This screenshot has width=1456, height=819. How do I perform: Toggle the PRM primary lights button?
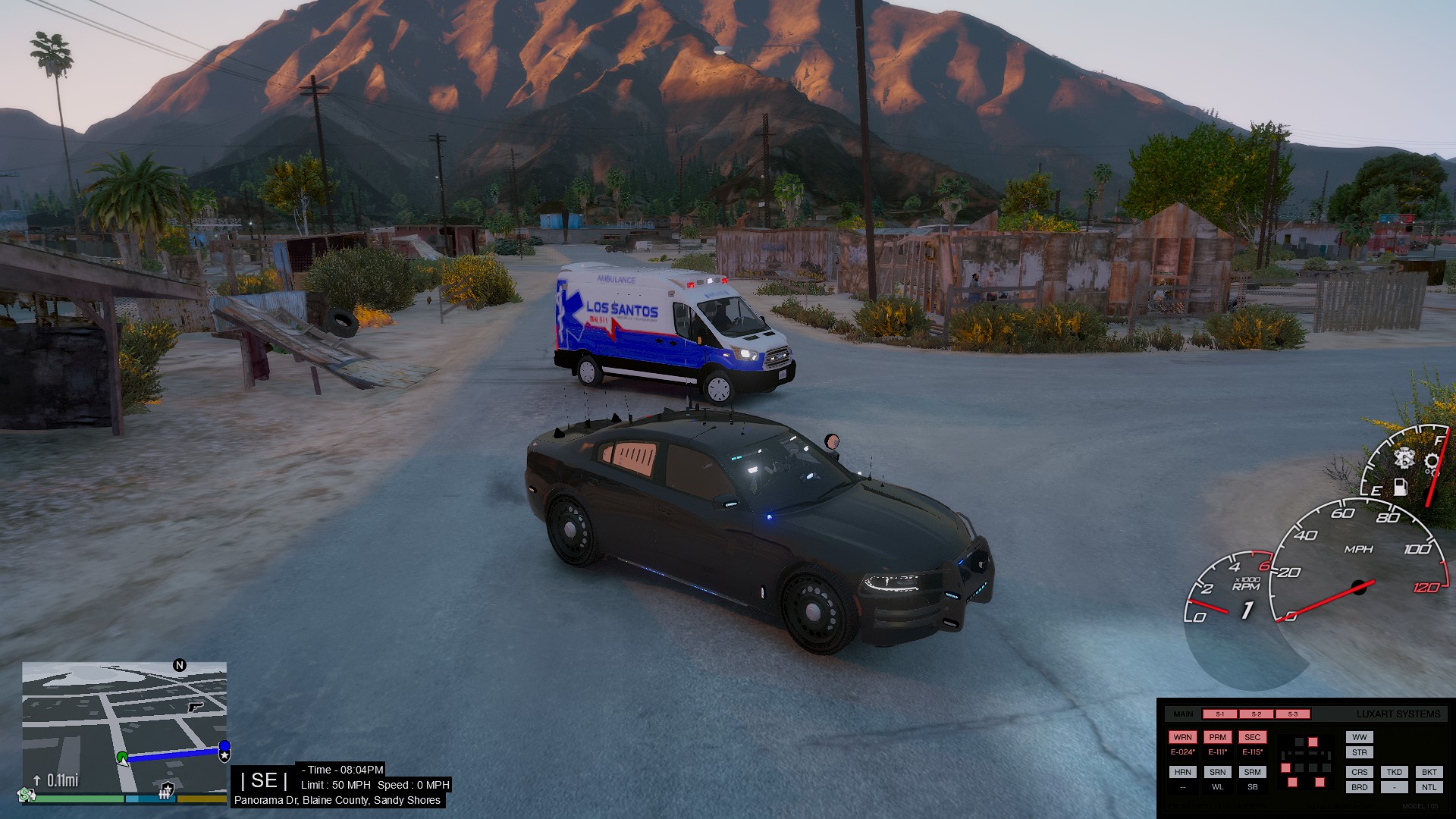pos(1217,737)
